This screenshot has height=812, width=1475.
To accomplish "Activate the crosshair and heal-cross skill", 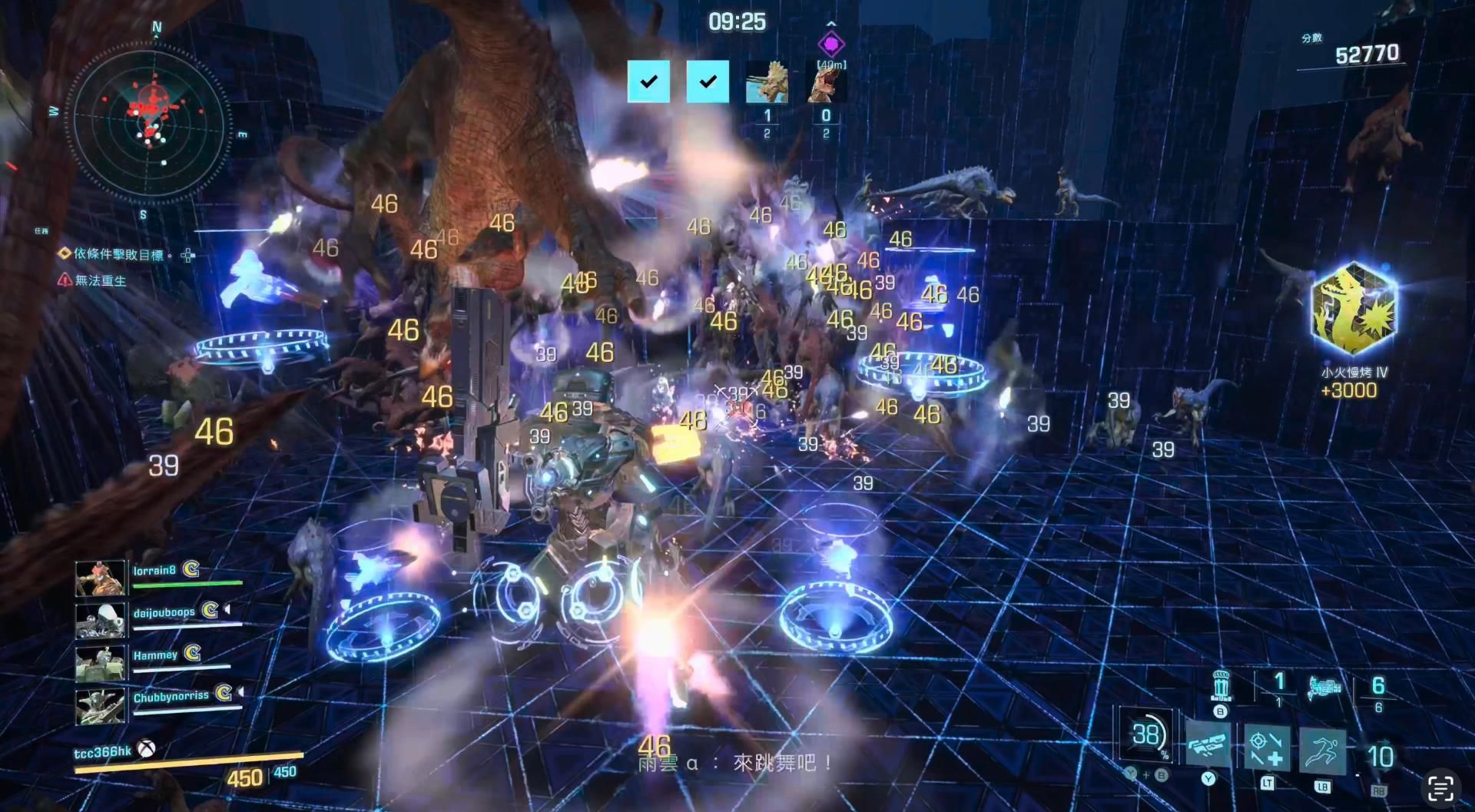I will [x=1266, y=747].
